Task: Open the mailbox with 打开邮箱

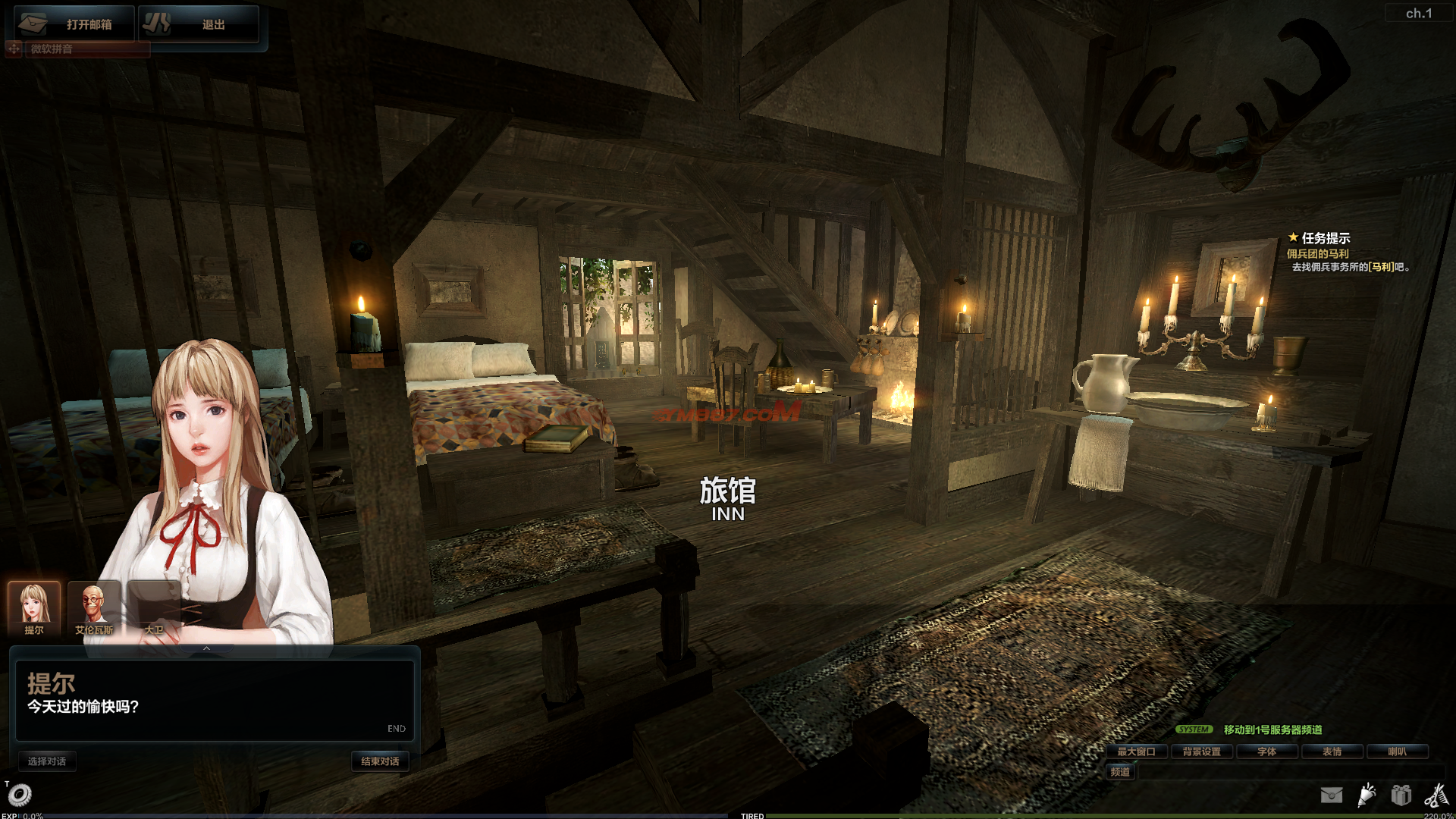Action: tap(74, 24)
